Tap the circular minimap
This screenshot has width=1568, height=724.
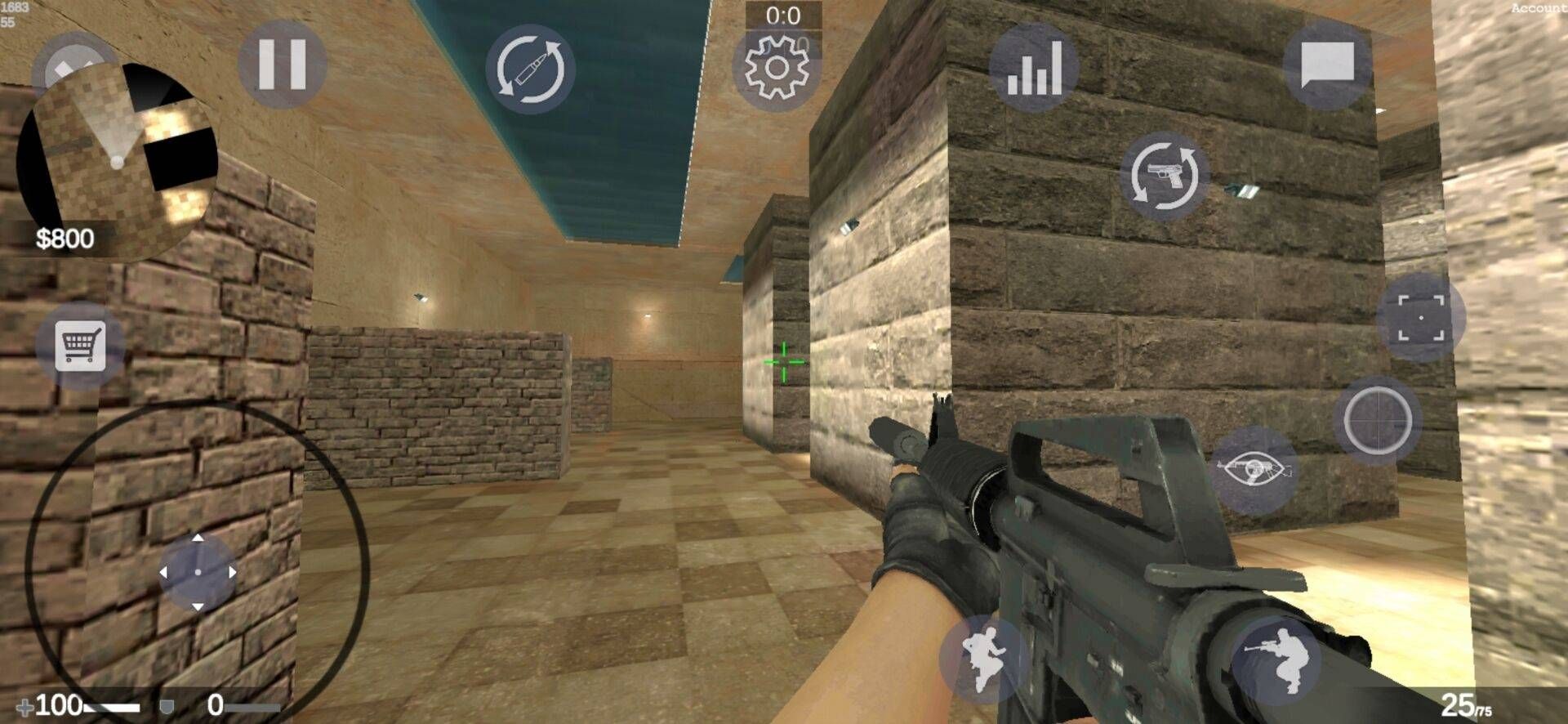pyautogui.click(x=119, y=159)
